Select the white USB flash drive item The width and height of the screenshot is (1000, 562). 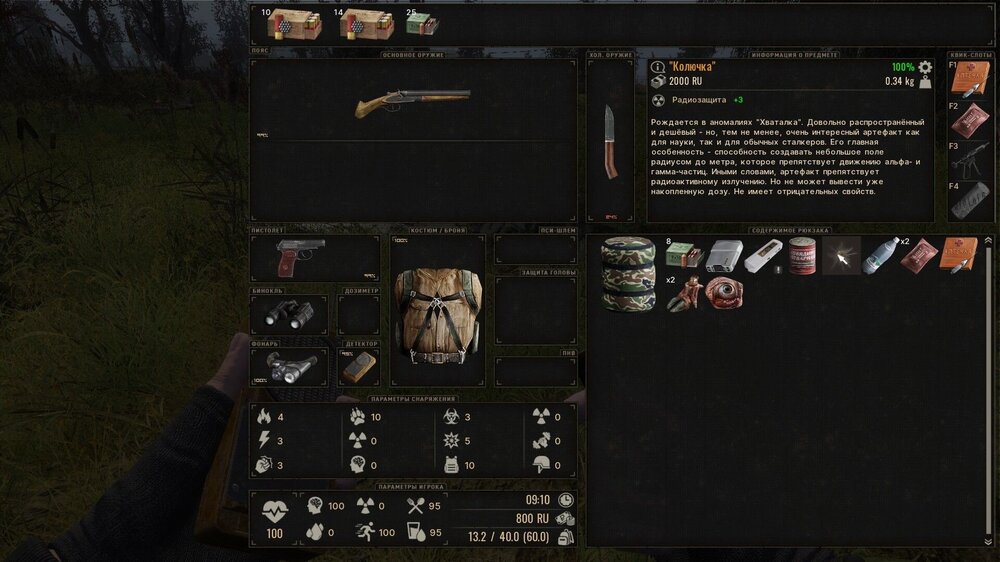764,257
